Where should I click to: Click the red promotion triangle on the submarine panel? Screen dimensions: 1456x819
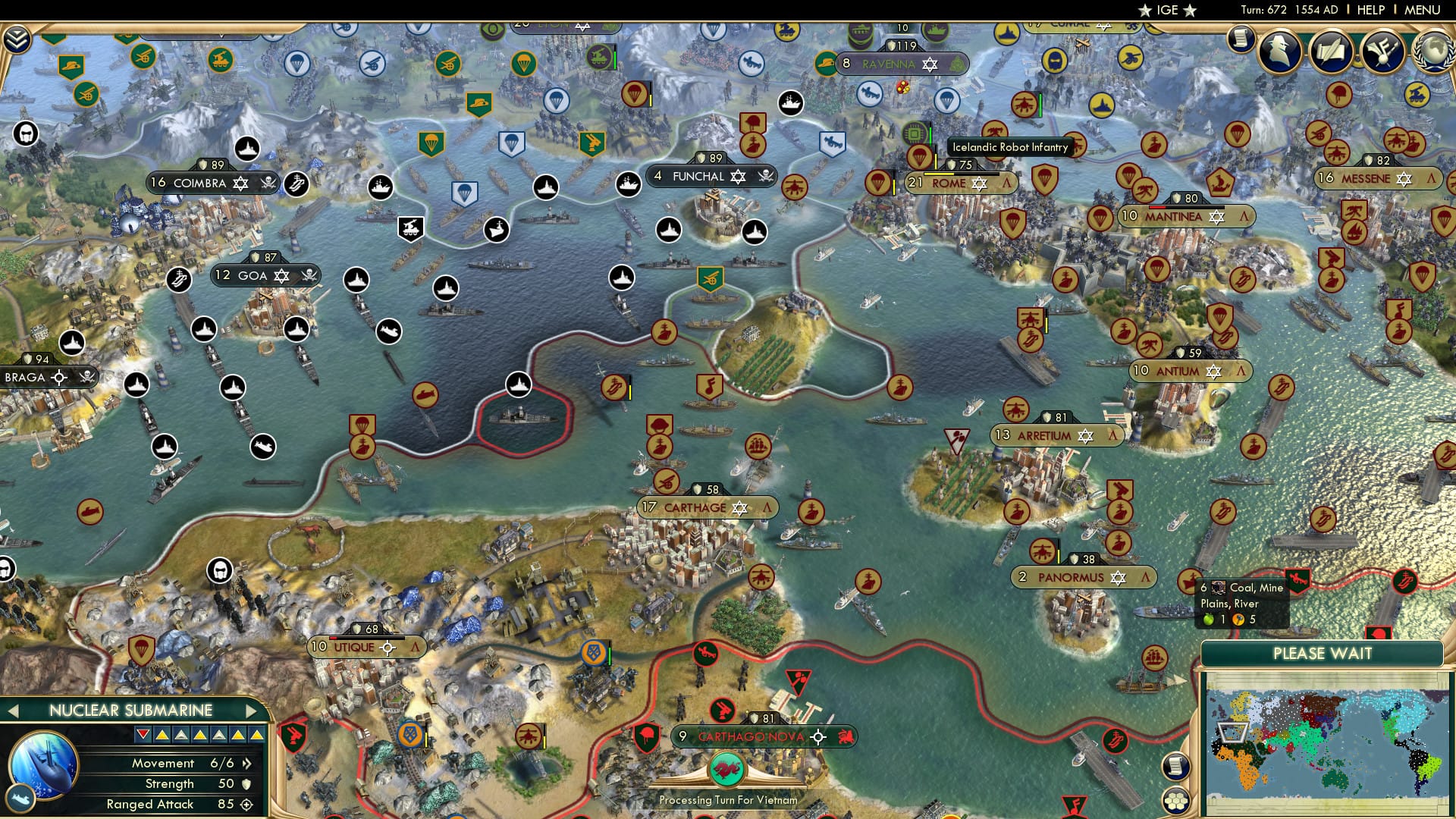point(143,734)
